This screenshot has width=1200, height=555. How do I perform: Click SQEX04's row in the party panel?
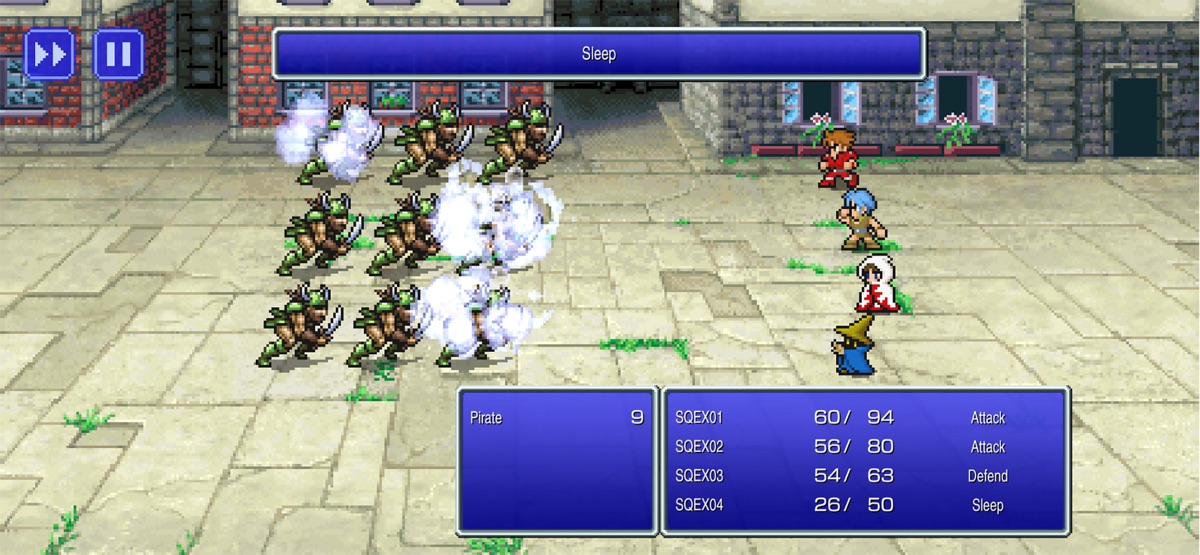coord(865,505)
